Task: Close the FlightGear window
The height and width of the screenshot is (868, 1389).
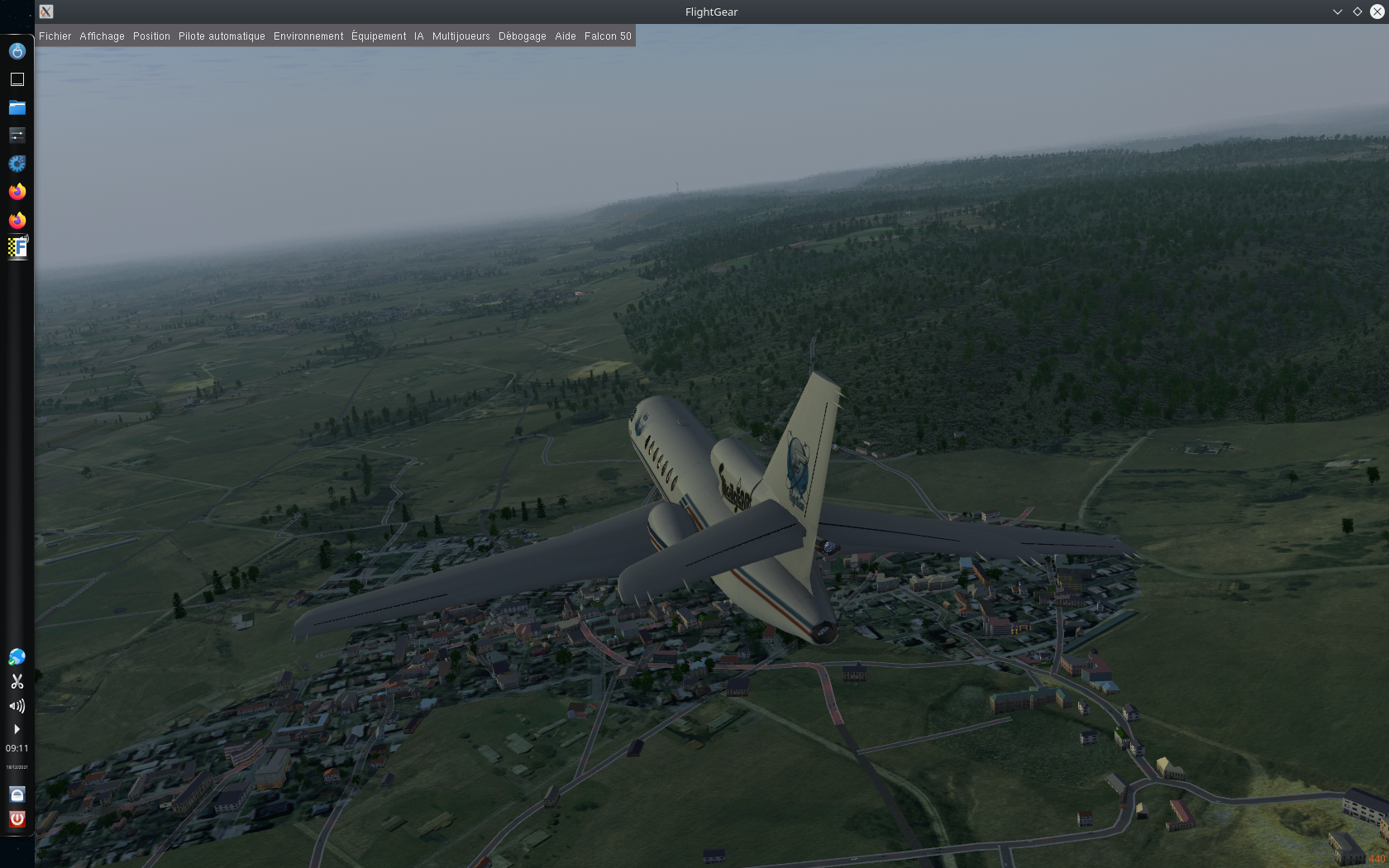Action: 1377,12
